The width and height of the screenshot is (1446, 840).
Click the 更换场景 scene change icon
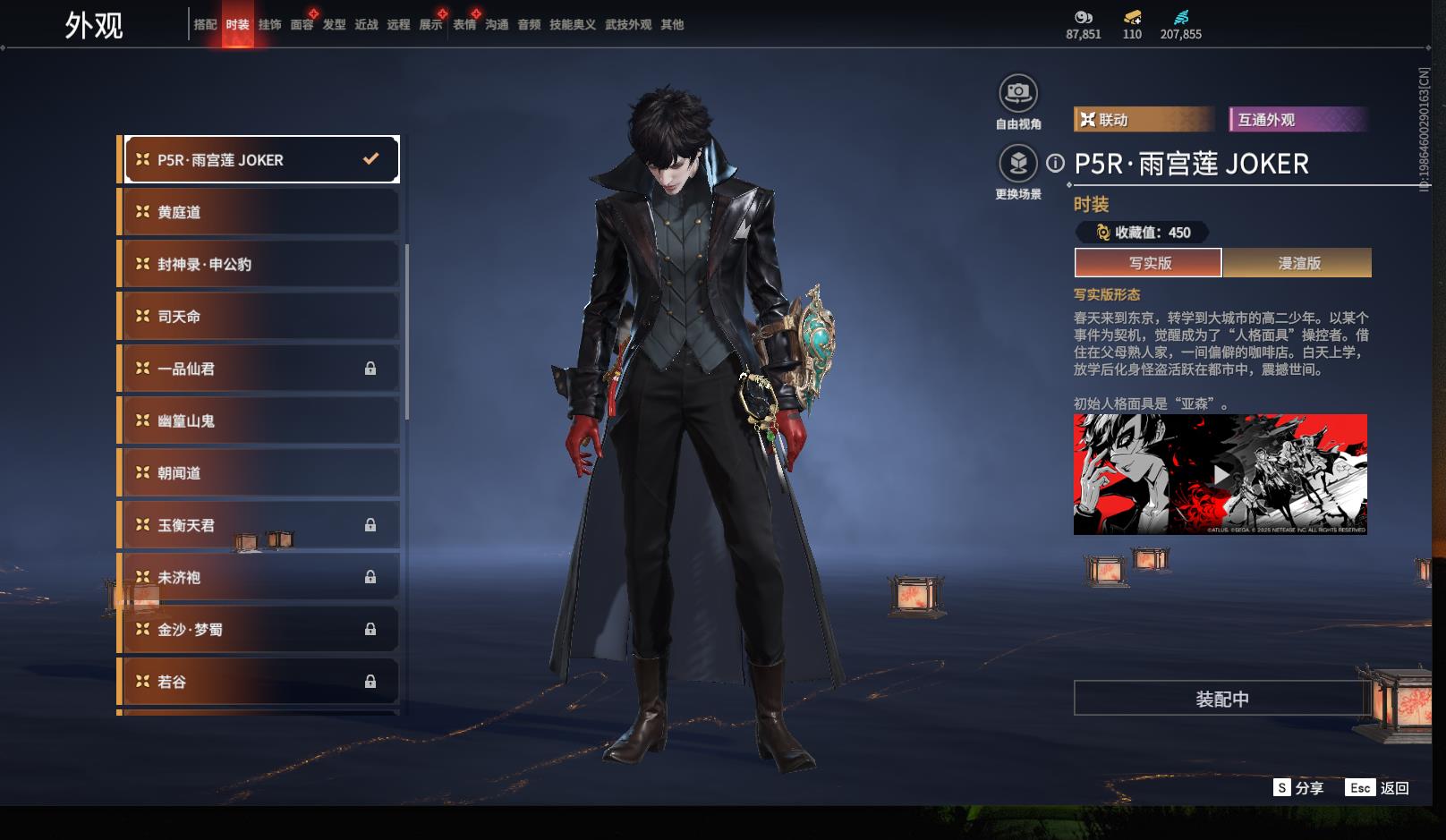[x=1017, y=164]
